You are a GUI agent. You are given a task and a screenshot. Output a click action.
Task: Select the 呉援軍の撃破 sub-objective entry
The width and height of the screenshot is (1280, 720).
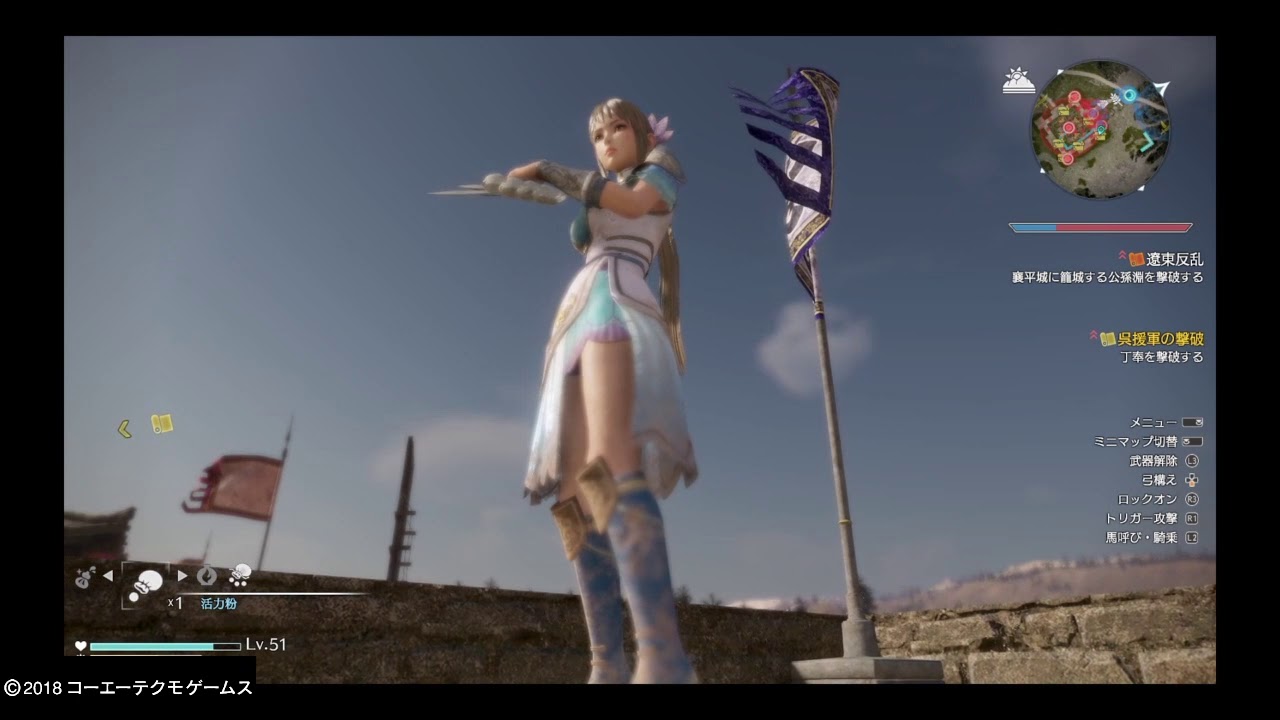[x=1160, y=340]
